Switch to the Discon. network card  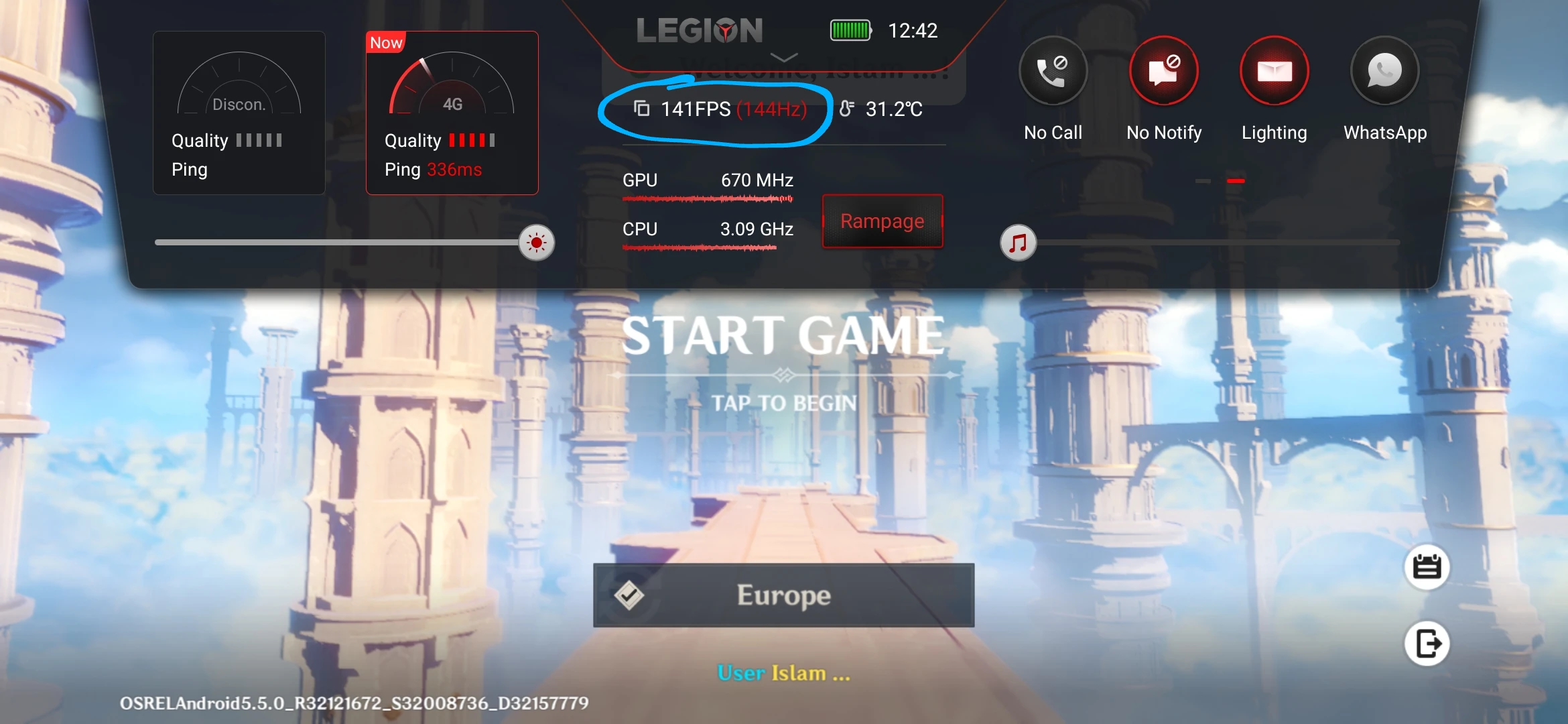pyautogui.click(x=239, y=111)
